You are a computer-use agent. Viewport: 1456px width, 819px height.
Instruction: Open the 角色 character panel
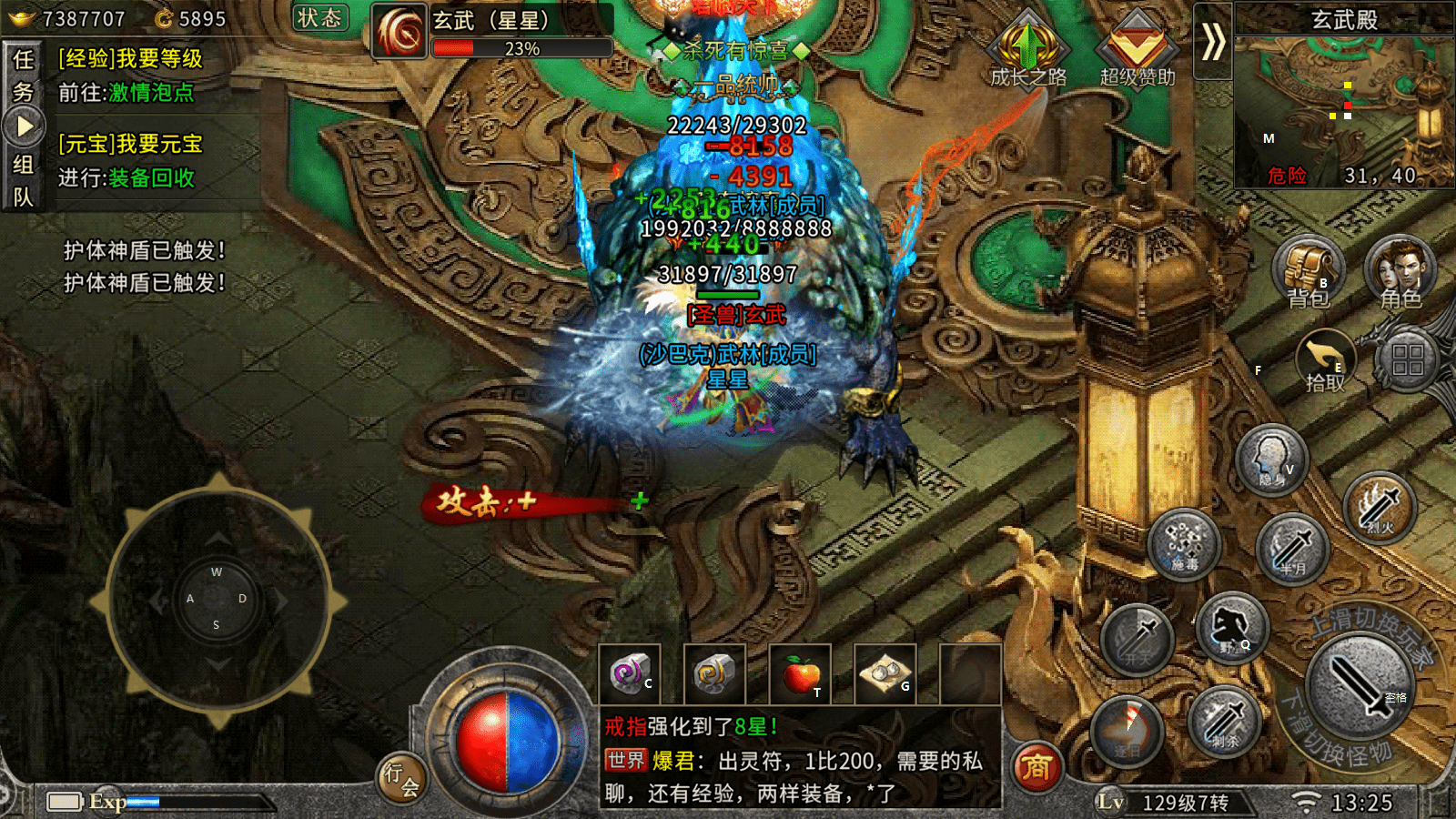coord(1402,268)
